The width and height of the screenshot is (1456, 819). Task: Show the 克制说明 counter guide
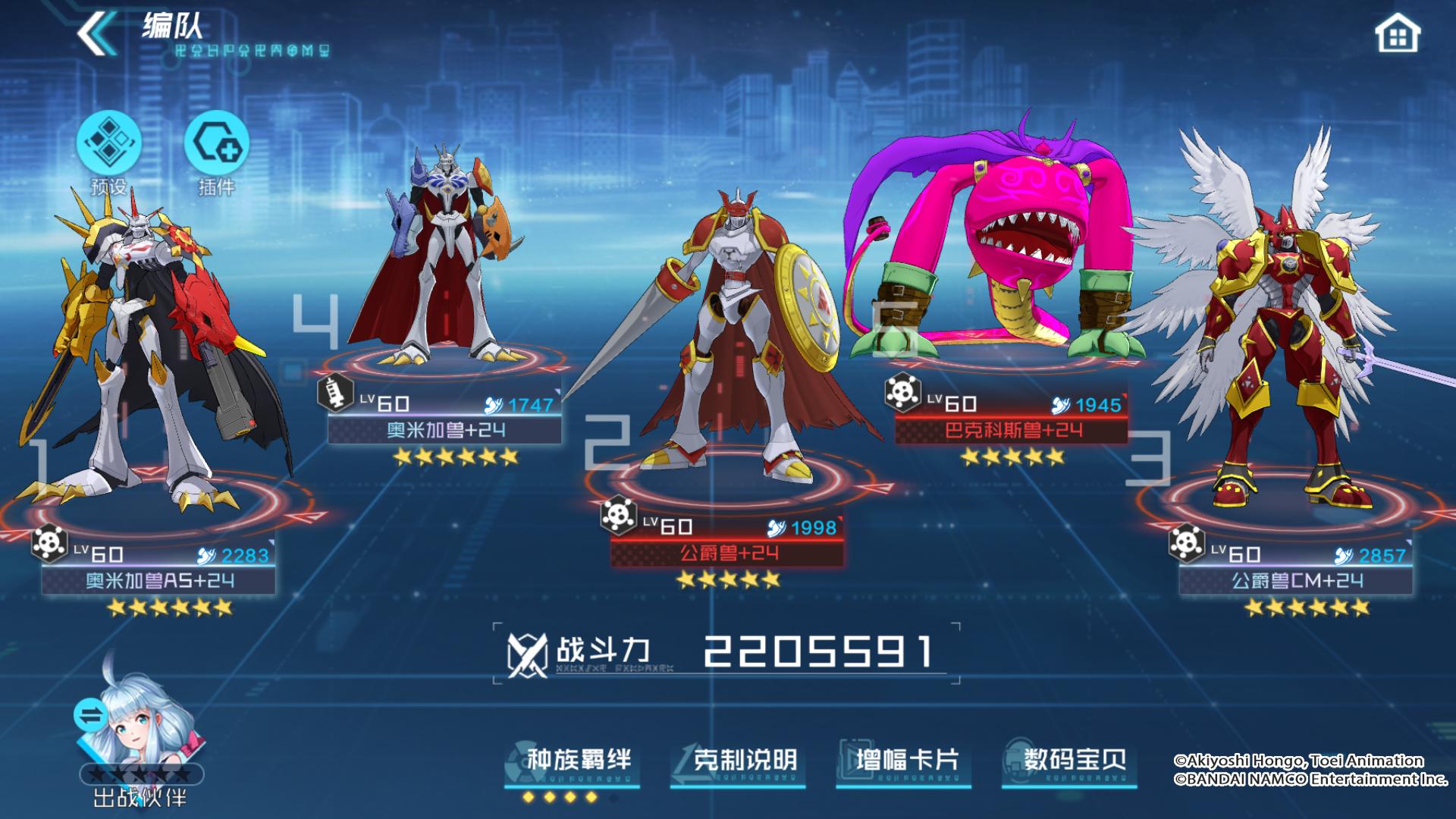[x=739, y=761]
